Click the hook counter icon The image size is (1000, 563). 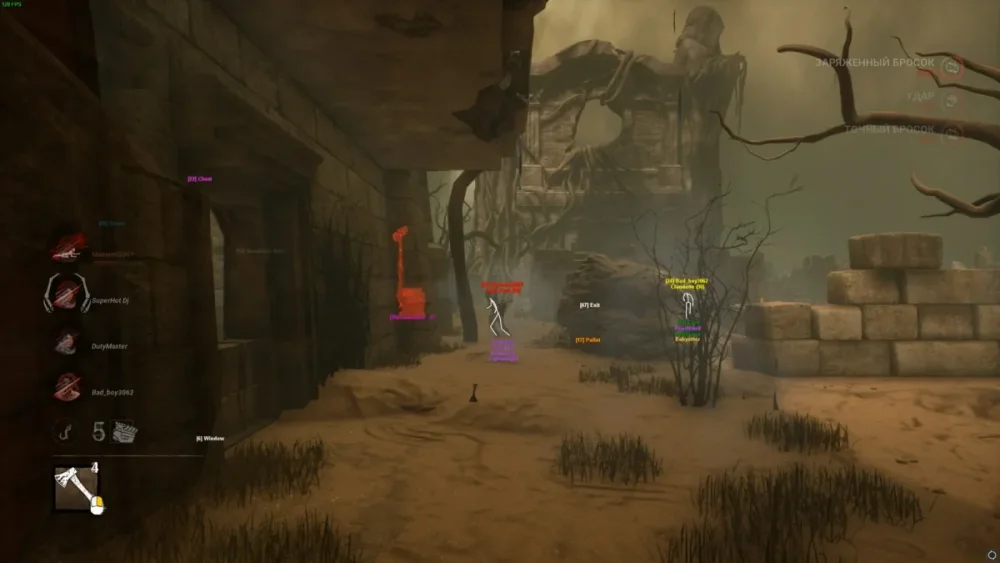[67, 431]
